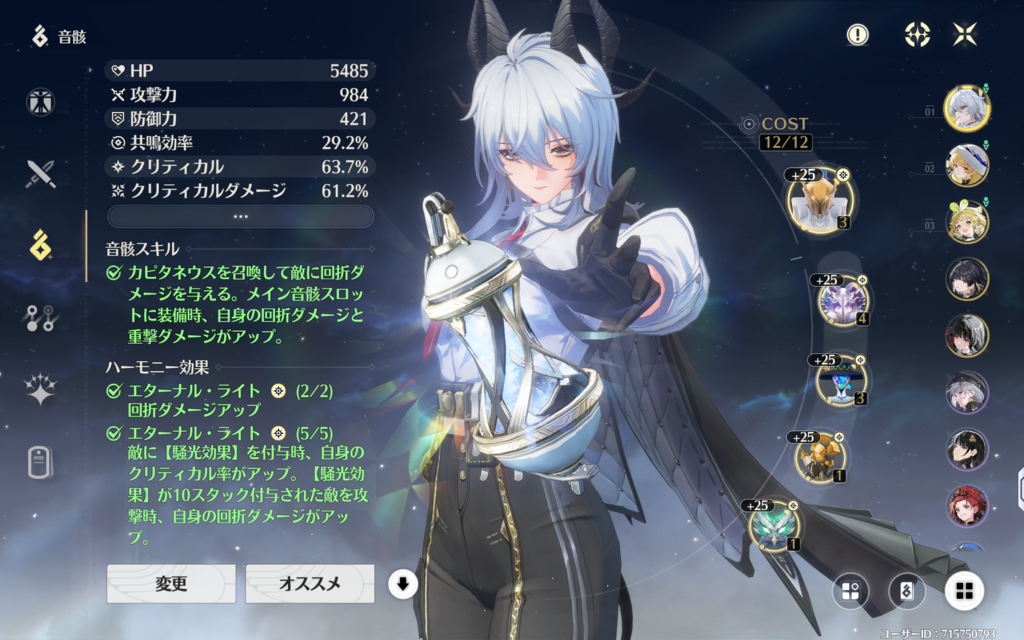Expand full stats with the three-dots bar
The width and height of the screenshot is (1024, 640).
[240, 216]
